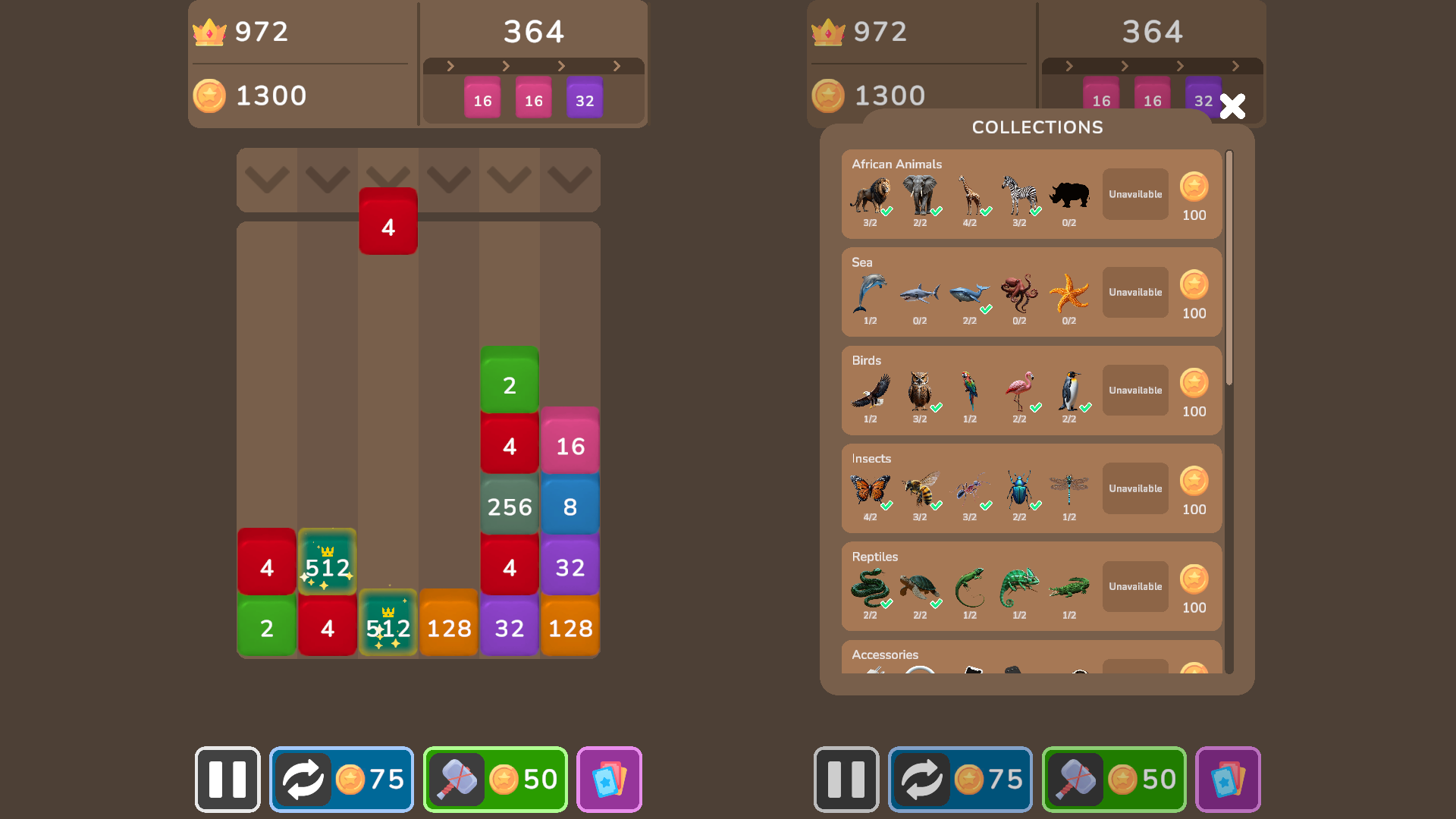Select the lion in African Animals collection
1456x819 pixels.
tap(872, 195)
